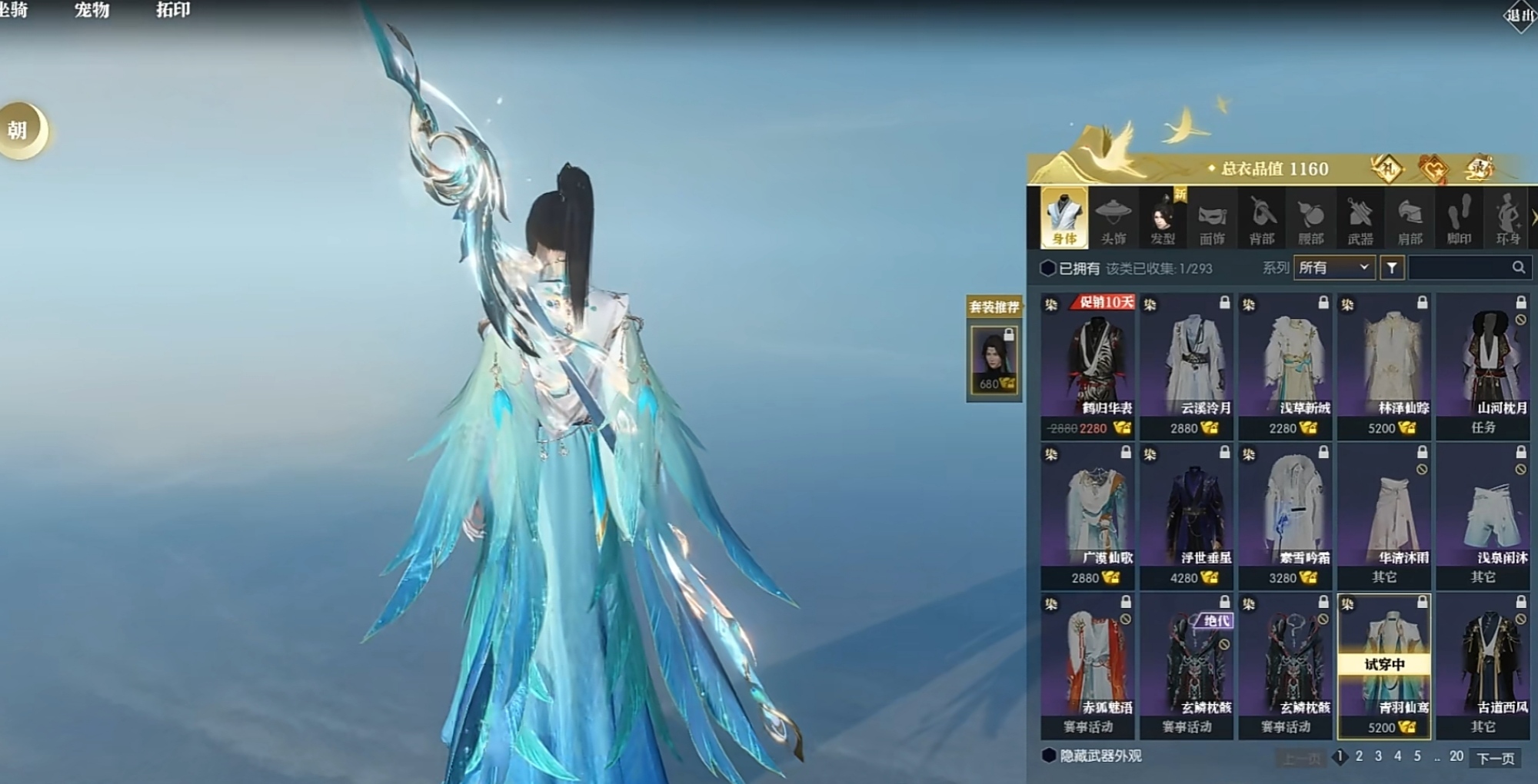Select the 武器 weapon tab
Viewport: 1538px width, 784px height.
1360,218
